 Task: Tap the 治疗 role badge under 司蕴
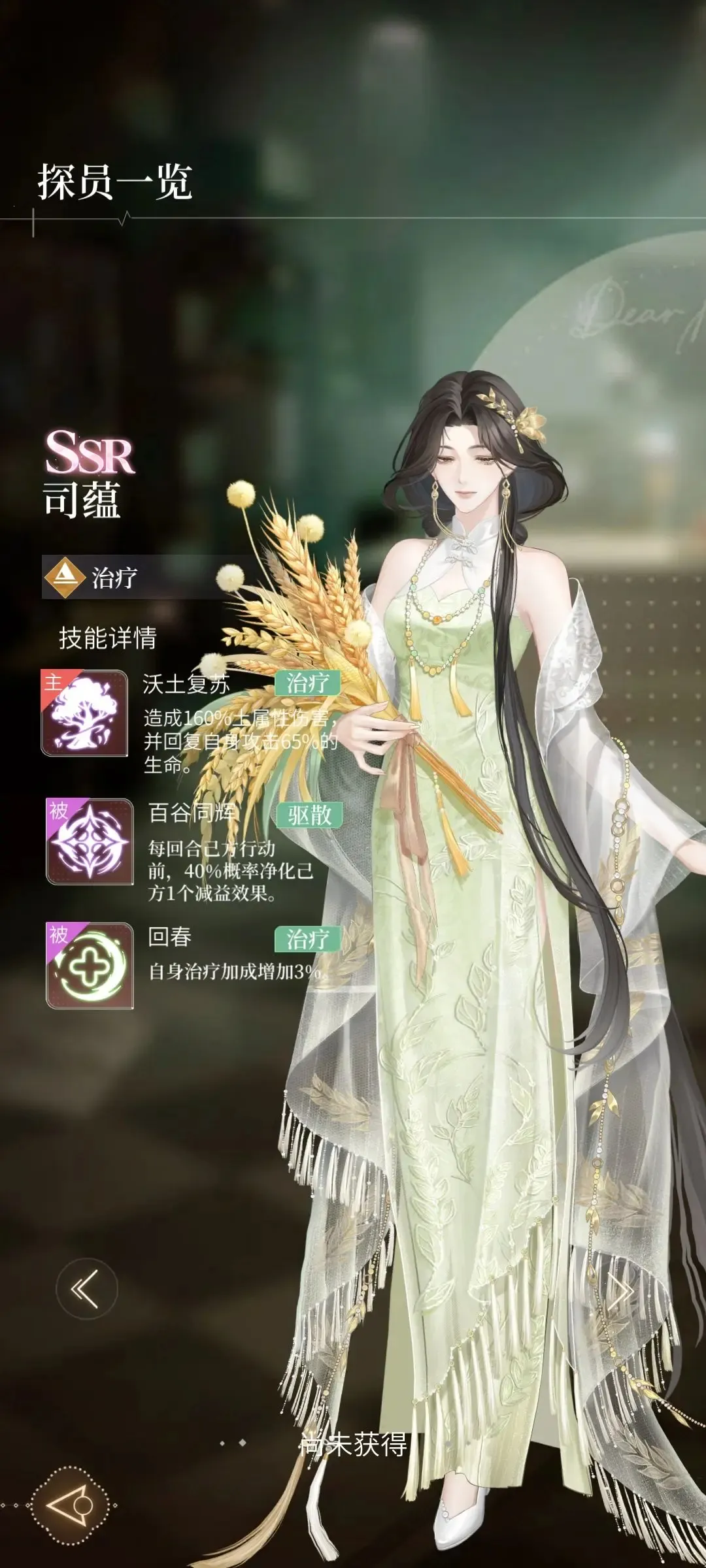[x=92, y=577]
